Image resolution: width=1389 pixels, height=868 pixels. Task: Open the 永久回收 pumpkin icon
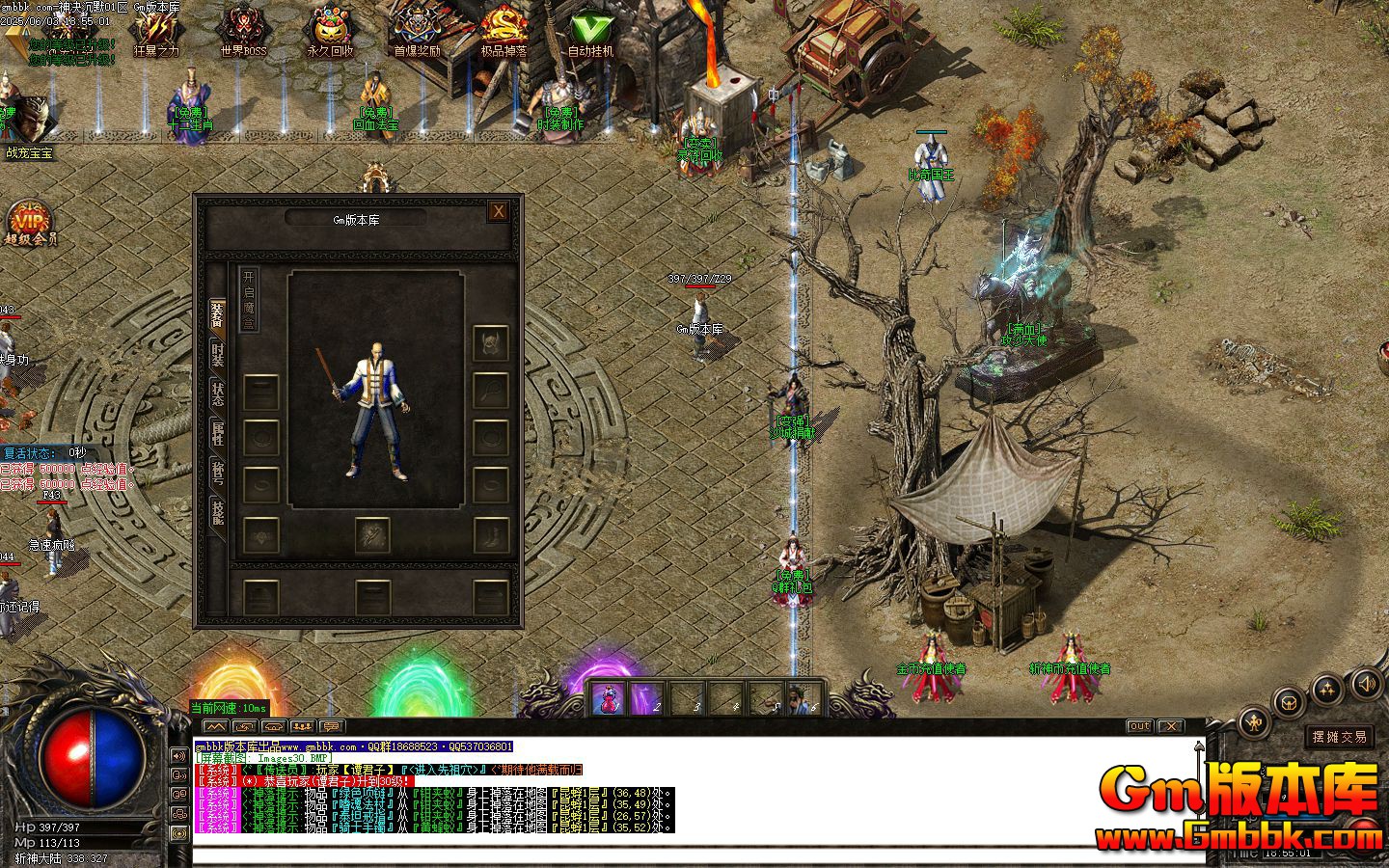(x=330, y=32)
